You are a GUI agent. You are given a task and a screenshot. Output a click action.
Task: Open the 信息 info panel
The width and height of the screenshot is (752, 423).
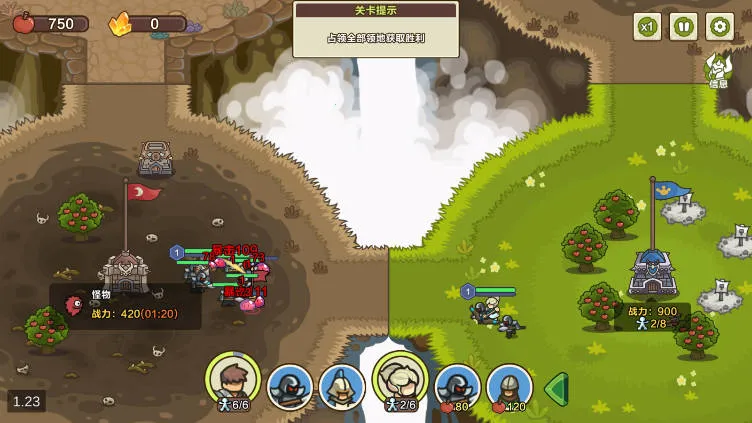click(x=718, y=70)
